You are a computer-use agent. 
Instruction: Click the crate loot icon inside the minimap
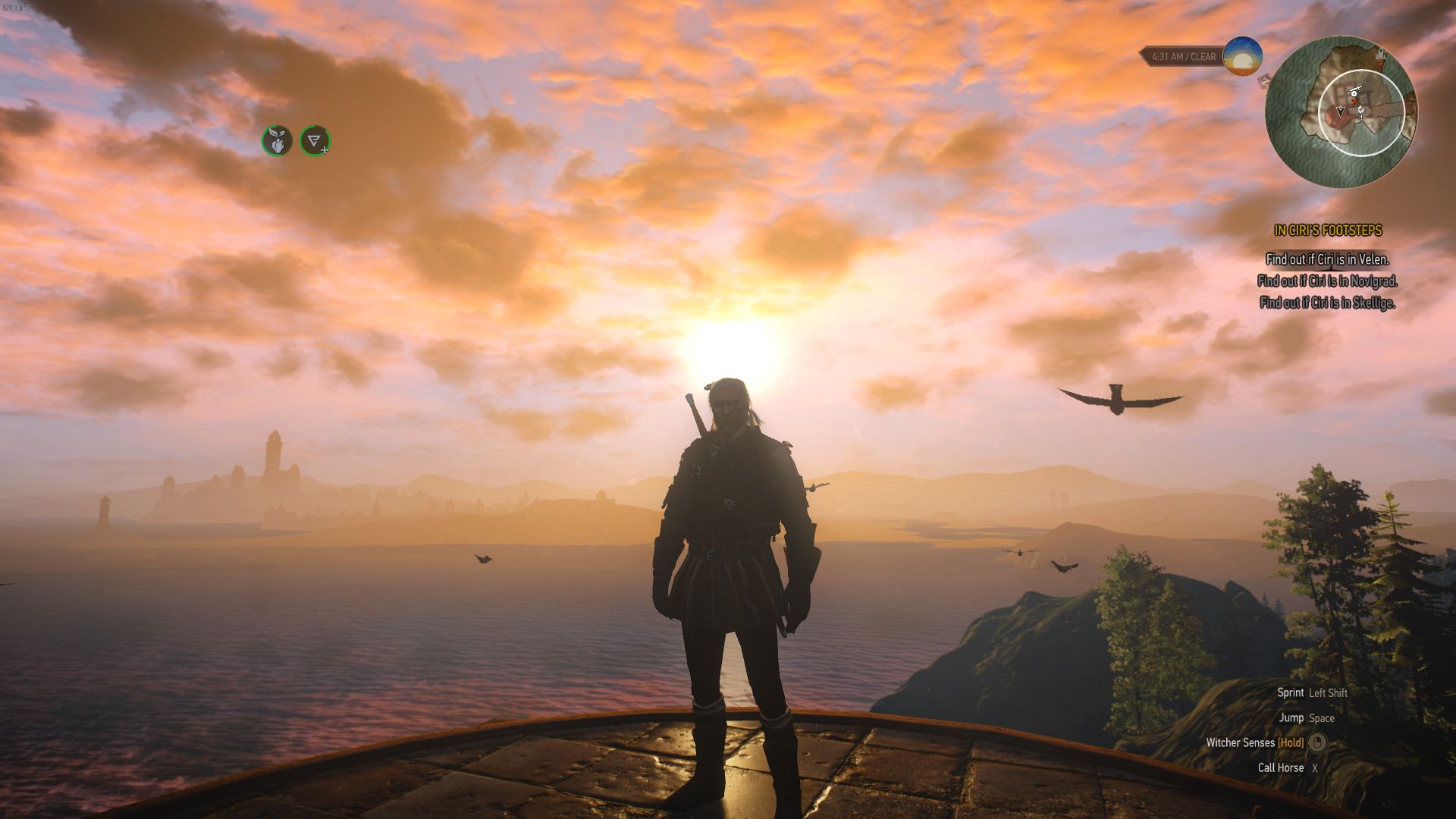coord(1362,111)
